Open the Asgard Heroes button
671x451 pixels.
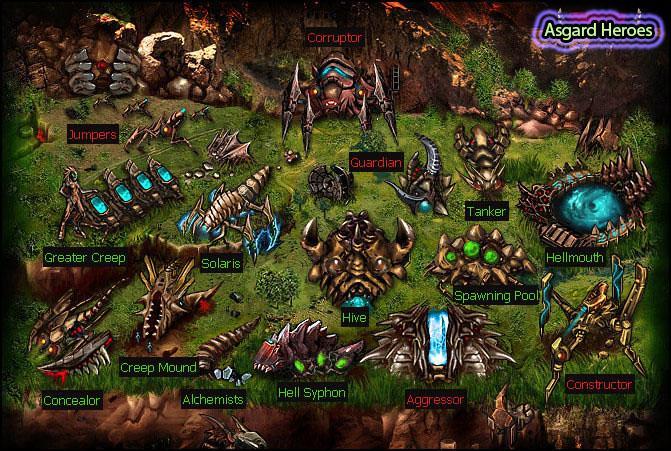[597, 28]
